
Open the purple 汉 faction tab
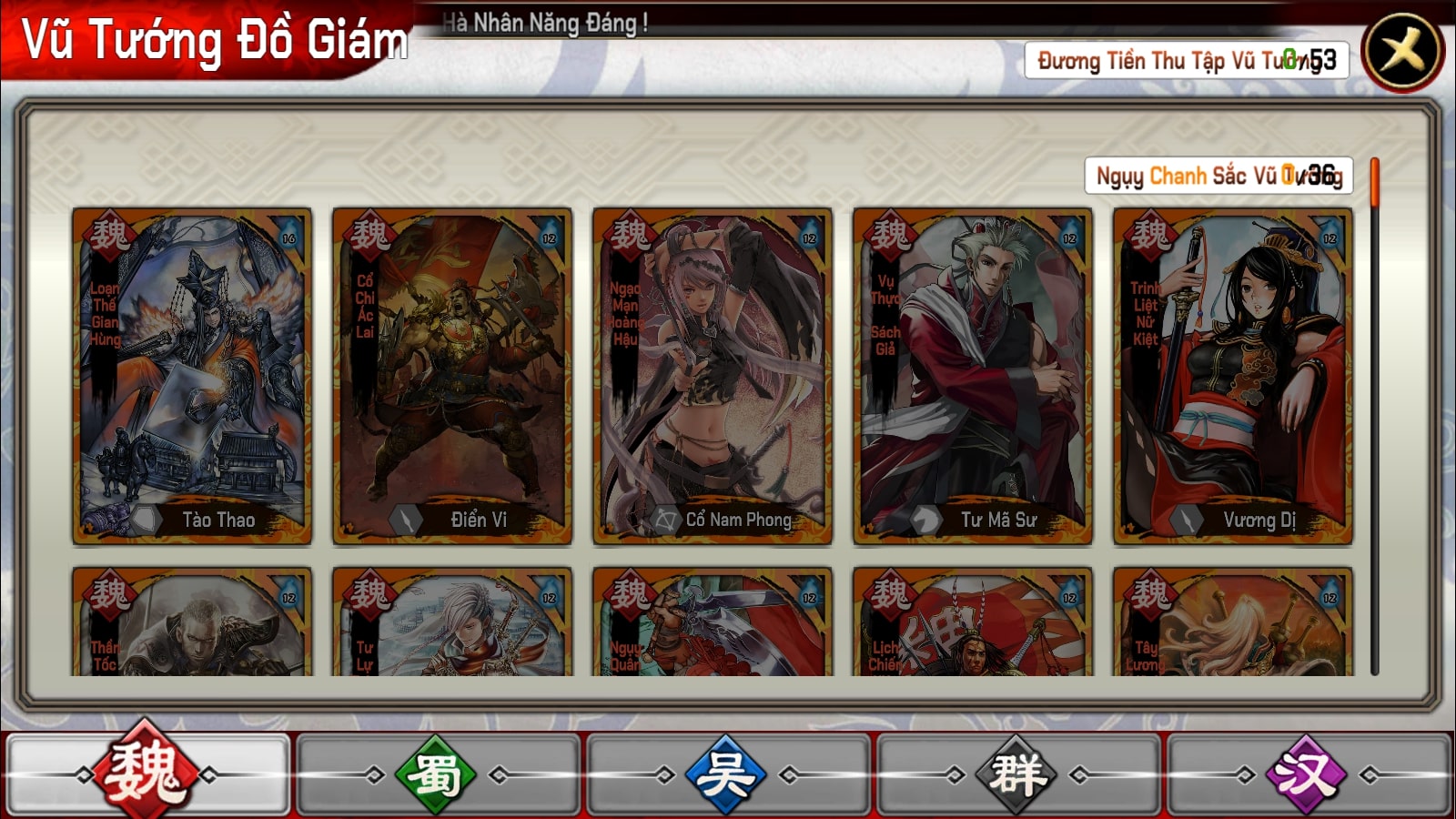(1307, 775)
